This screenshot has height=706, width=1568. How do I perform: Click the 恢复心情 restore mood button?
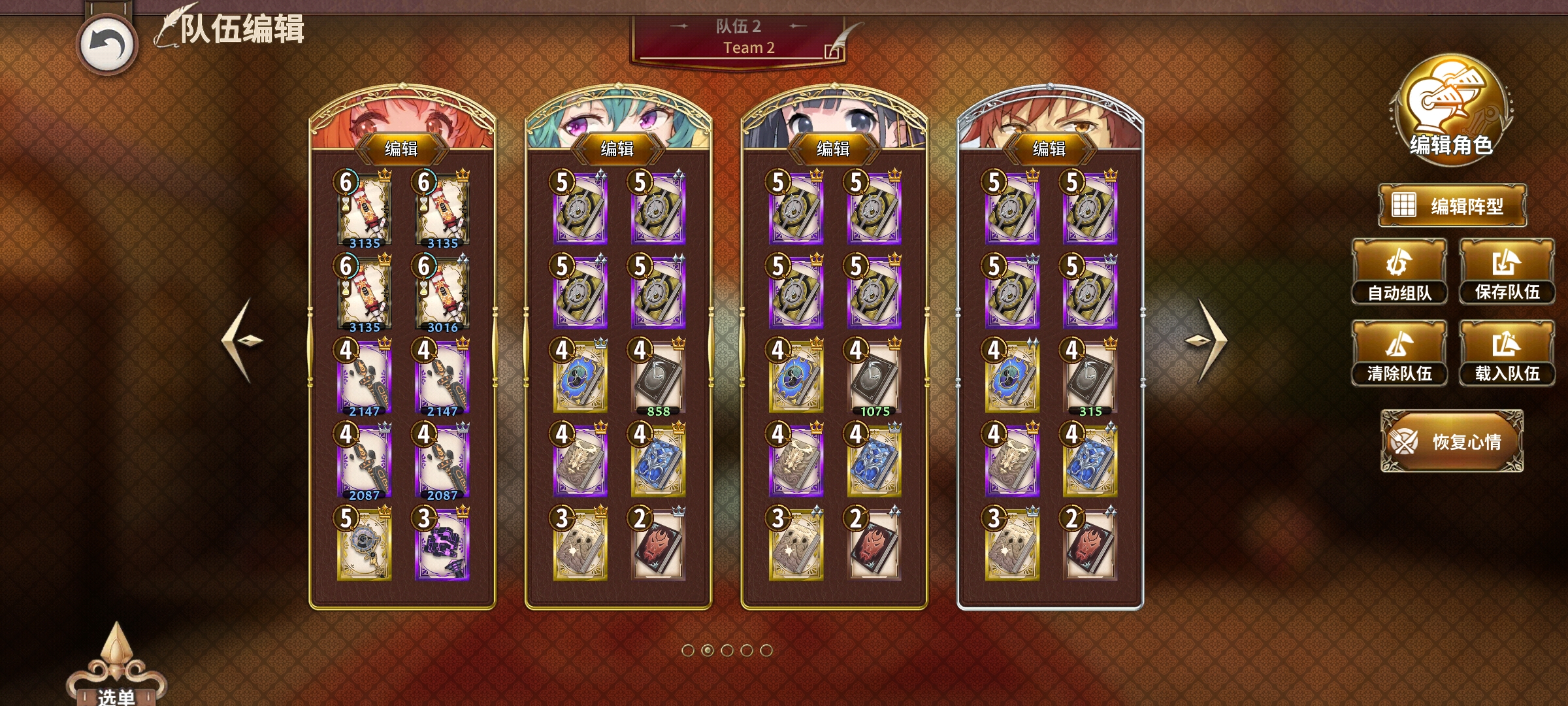pos(1452,441)
